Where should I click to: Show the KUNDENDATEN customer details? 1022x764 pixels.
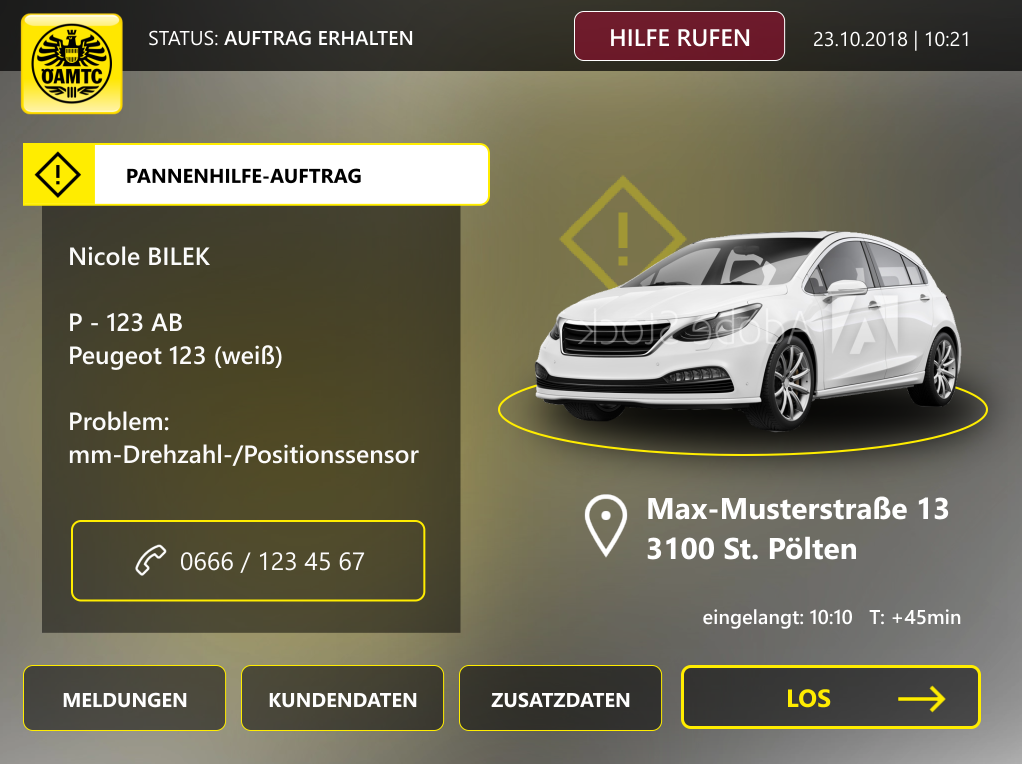pos(342,699)
